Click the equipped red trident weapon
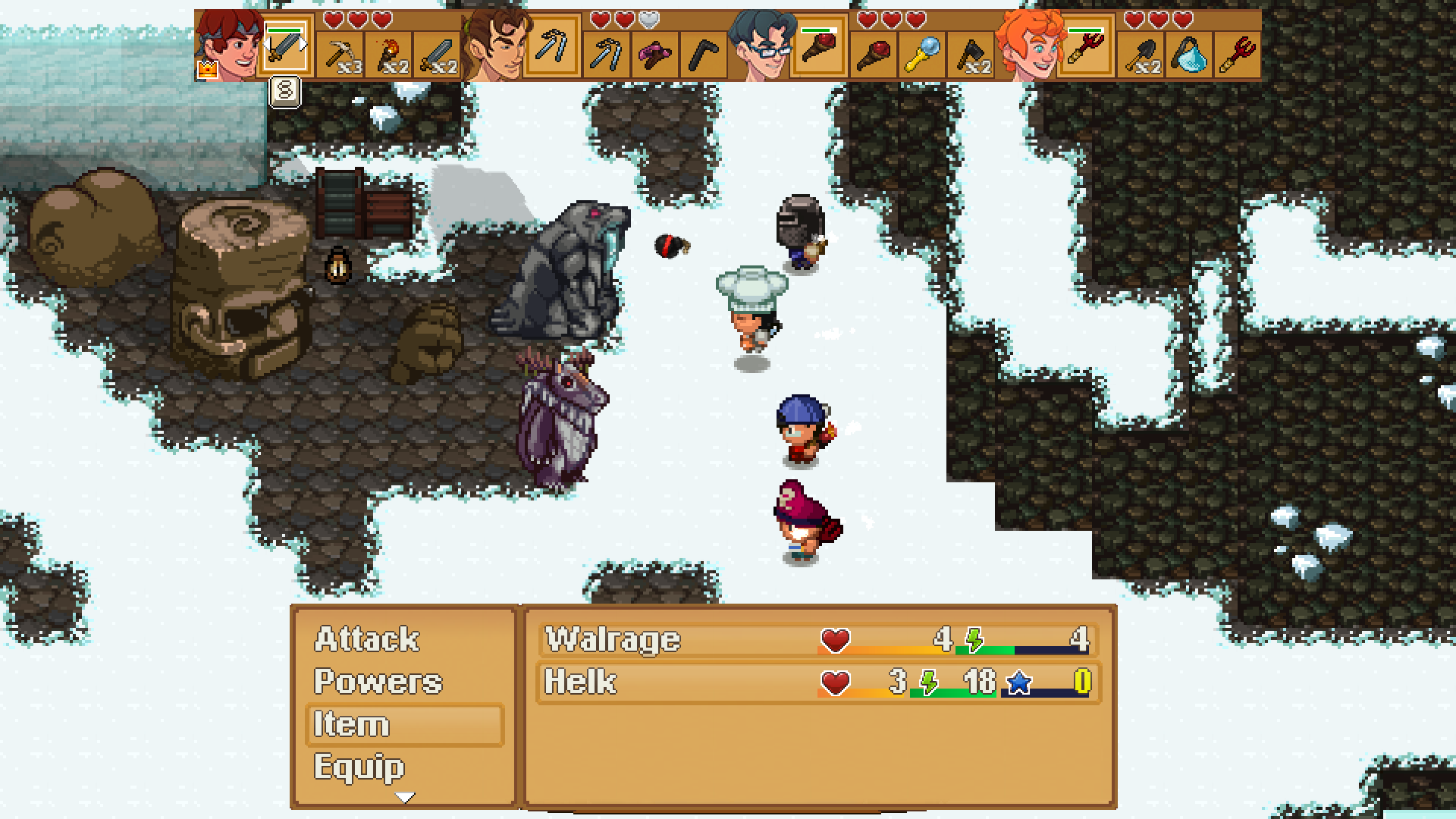 [x=1087, y=47]
